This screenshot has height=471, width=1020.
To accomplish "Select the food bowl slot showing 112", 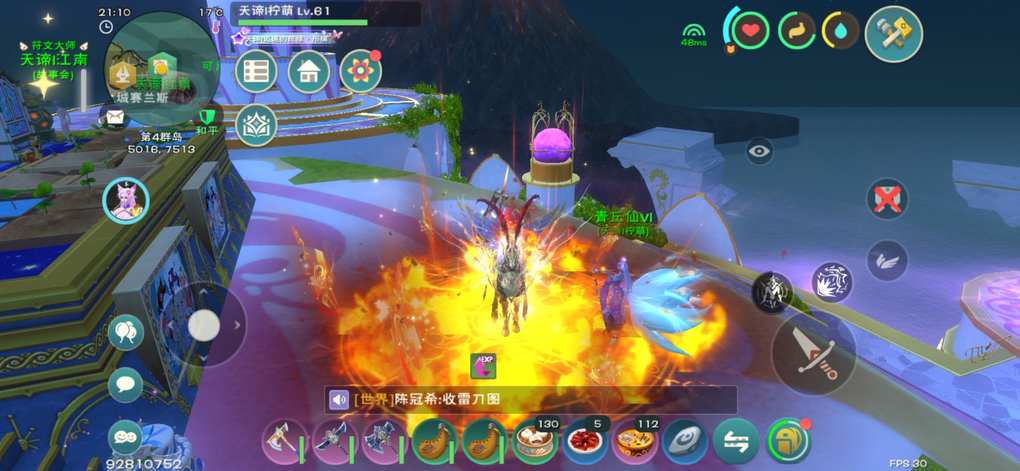I will point(634,442).
